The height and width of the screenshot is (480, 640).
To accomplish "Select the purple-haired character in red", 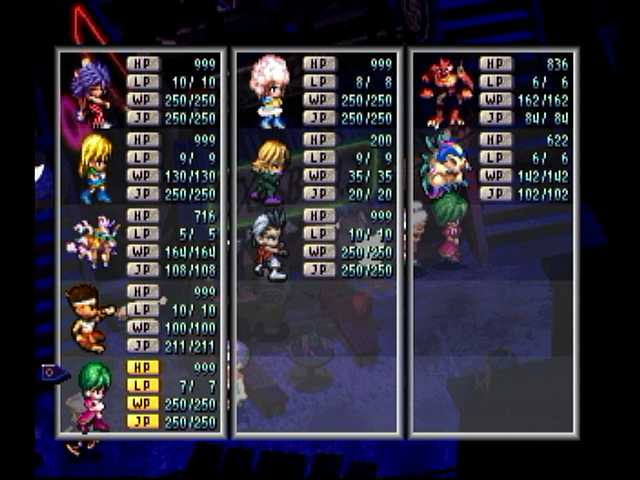I will 94,92.
